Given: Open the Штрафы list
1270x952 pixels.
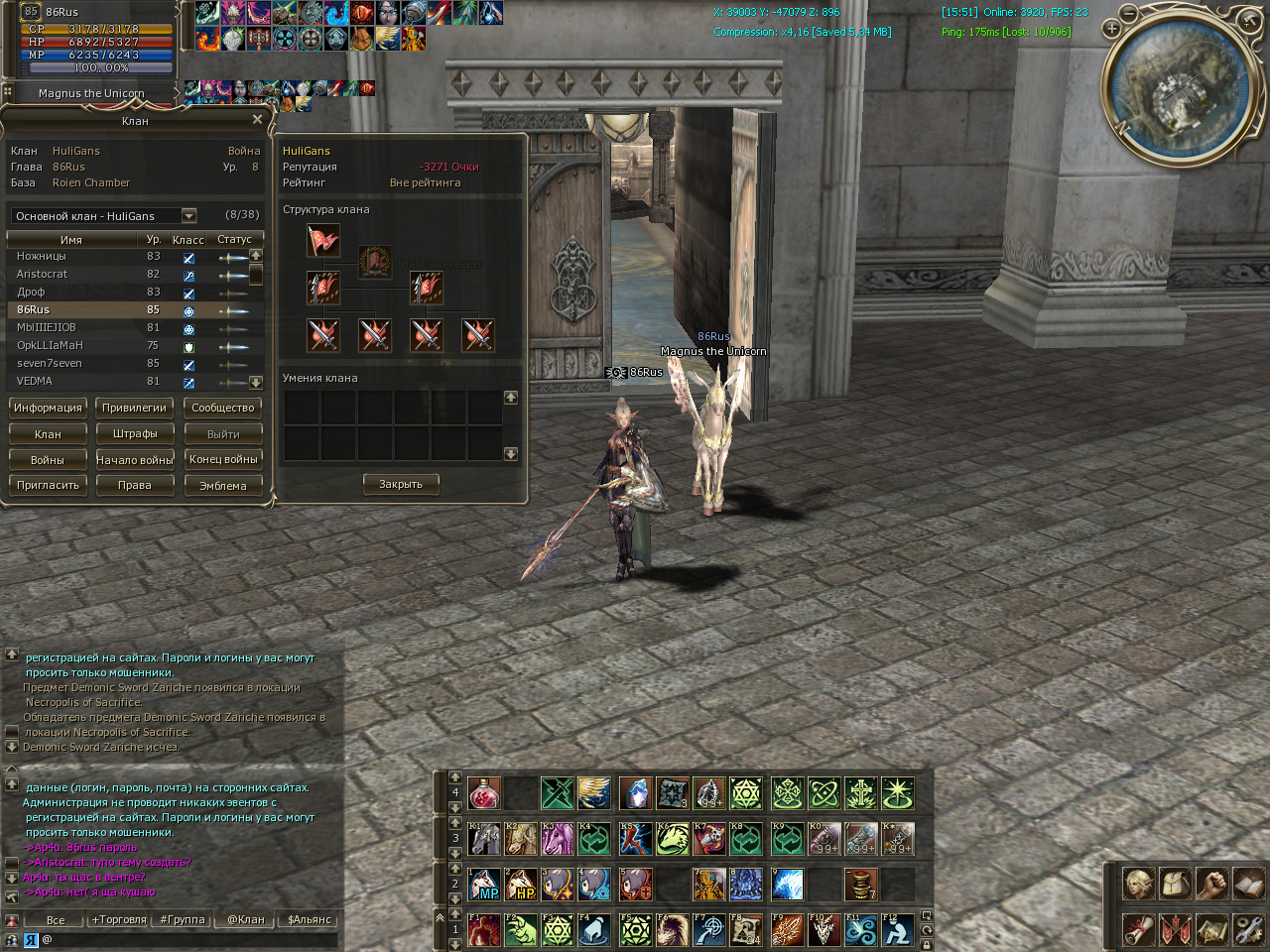Looking at the screenshot, I should (134, 433).
